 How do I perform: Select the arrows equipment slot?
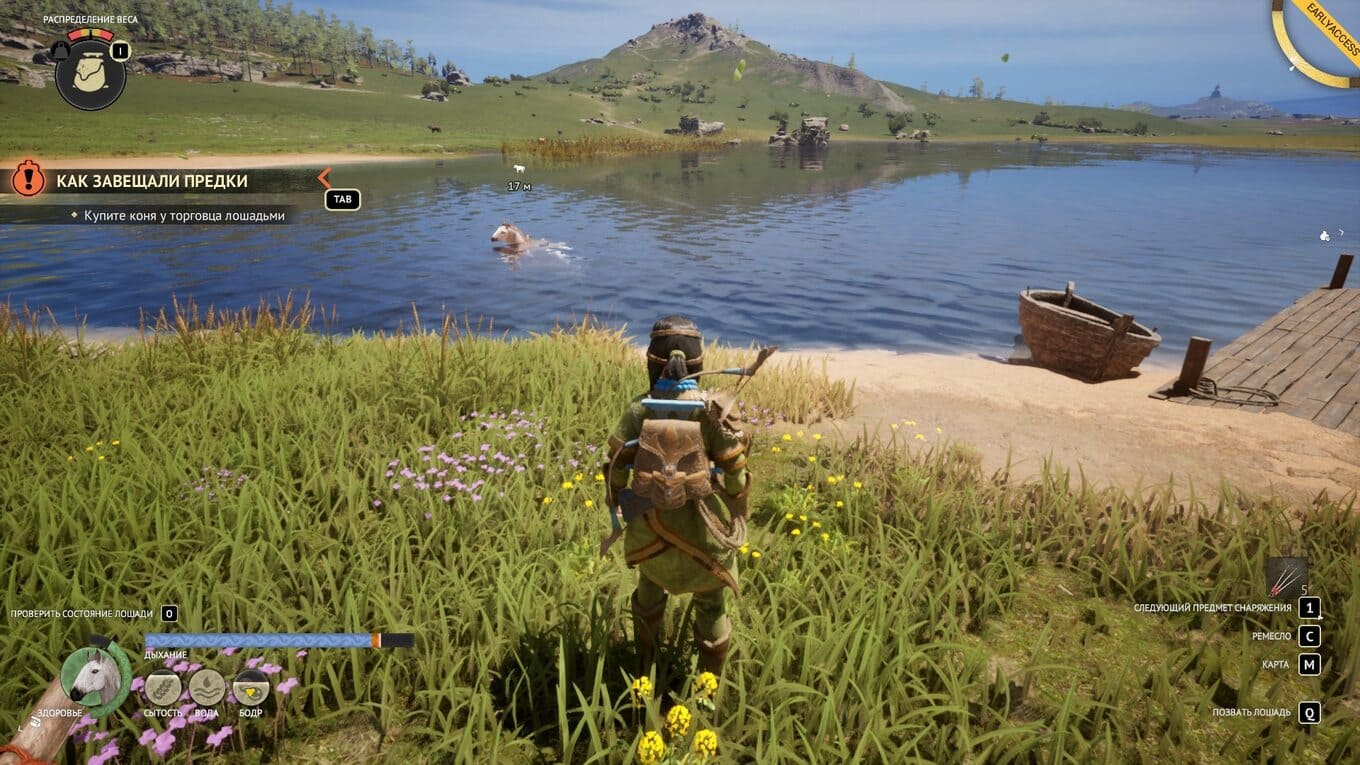1286,577
